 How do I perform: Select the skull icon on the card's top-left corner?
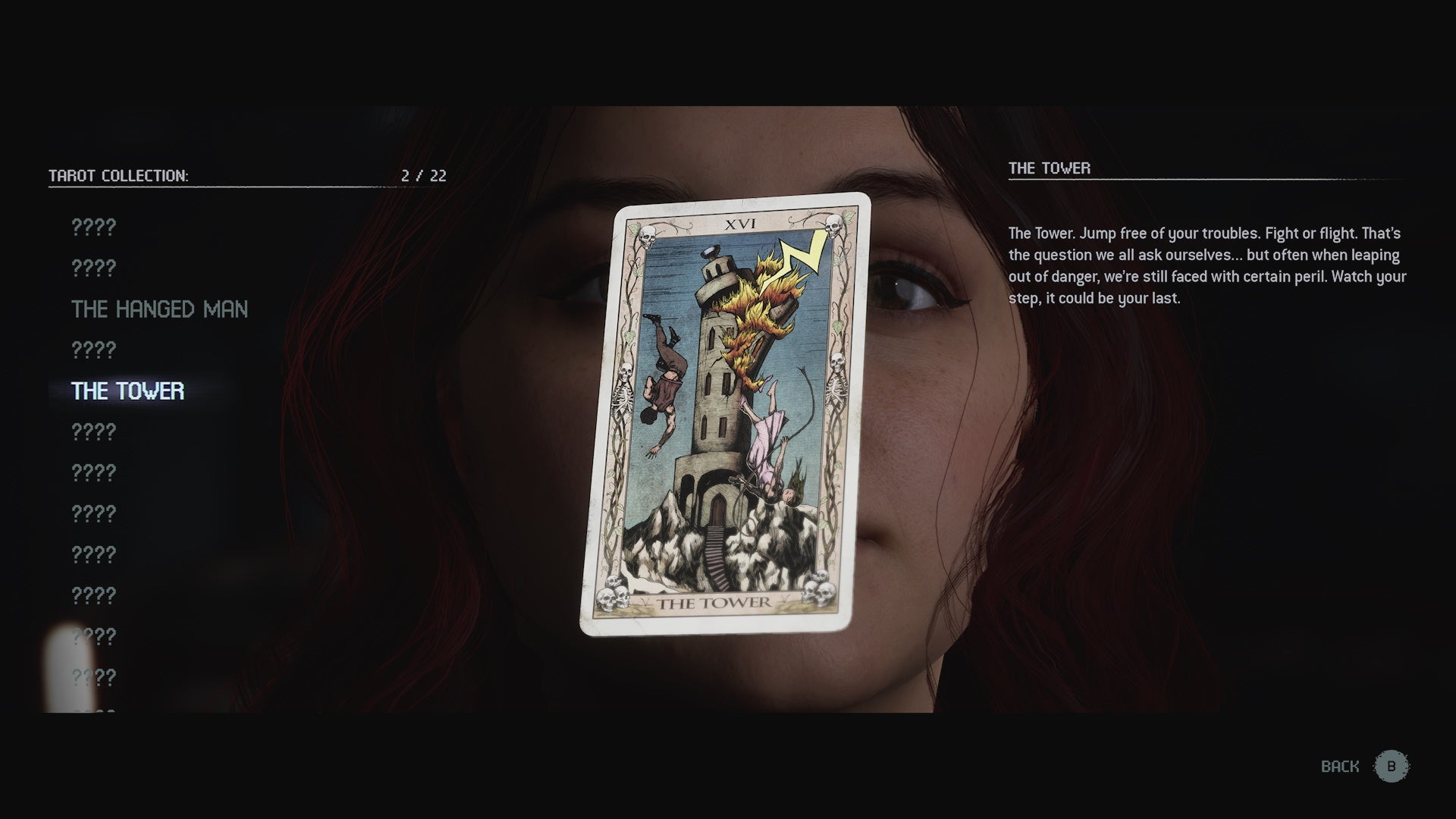[x=648, y=235]
